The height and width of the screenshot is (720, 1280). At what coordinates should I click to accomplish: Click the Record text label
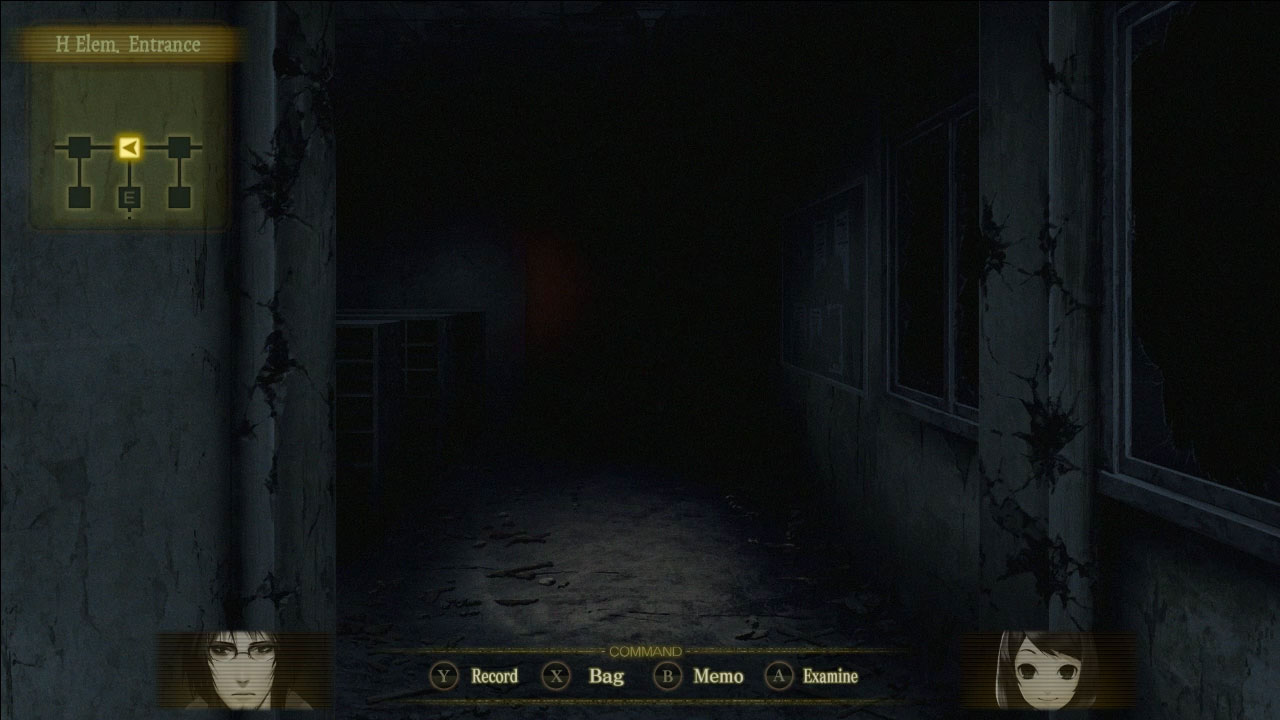coord(495,676)
